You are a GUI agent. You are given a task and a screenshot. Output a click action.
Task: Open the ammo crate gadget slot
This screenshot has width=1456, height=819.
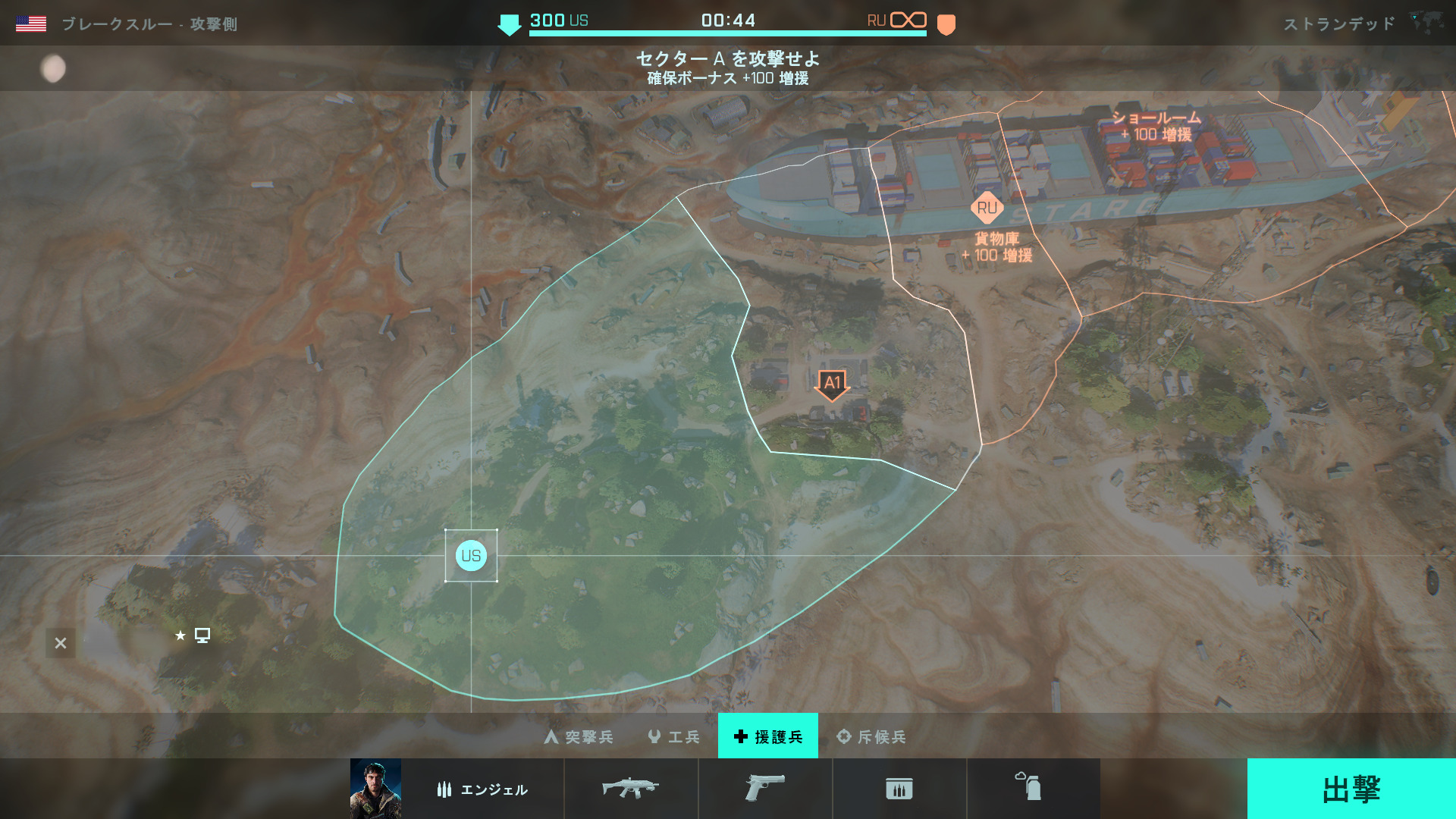tap(899, 789)
